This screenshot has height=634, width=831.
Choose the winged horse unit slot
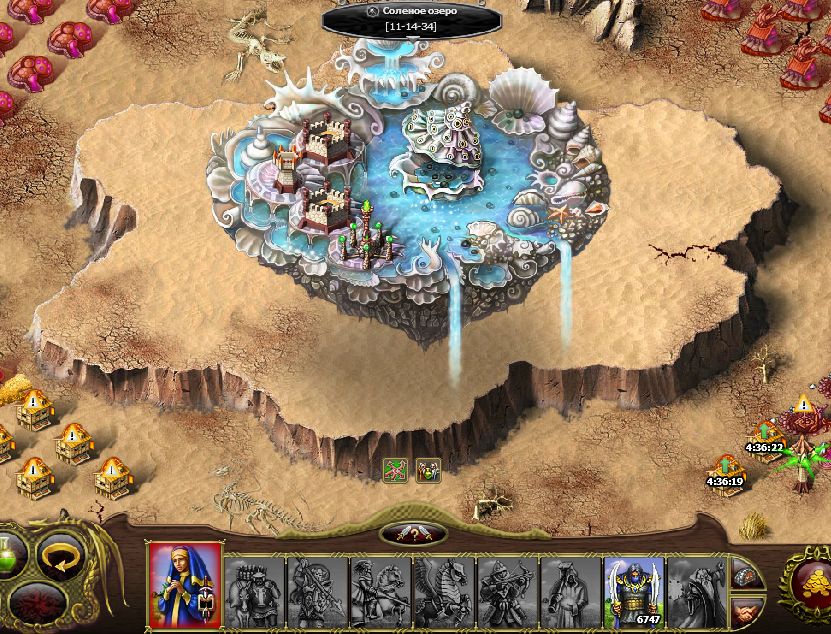[x=444, y=591]
